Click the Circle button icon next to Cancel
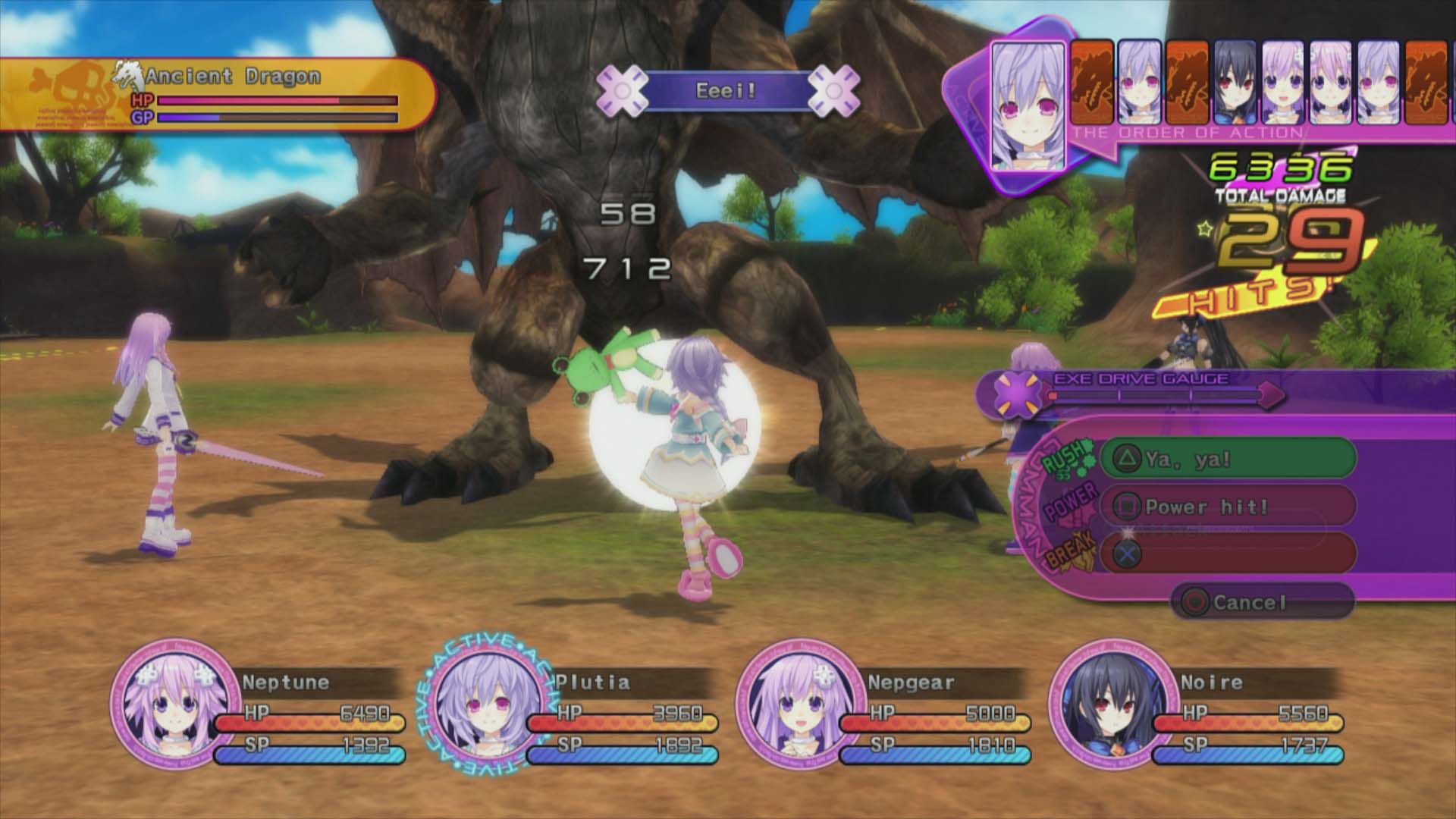The height and width of the screenshot is (819, 1456). click(1196, 604)
